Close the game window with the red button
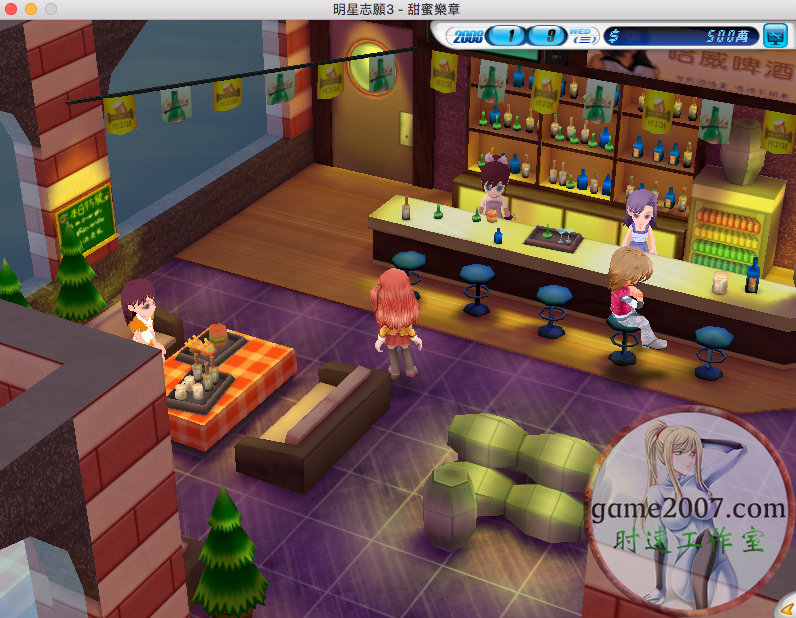The height and width of the screenshot is (618, 796). [12, 8]
